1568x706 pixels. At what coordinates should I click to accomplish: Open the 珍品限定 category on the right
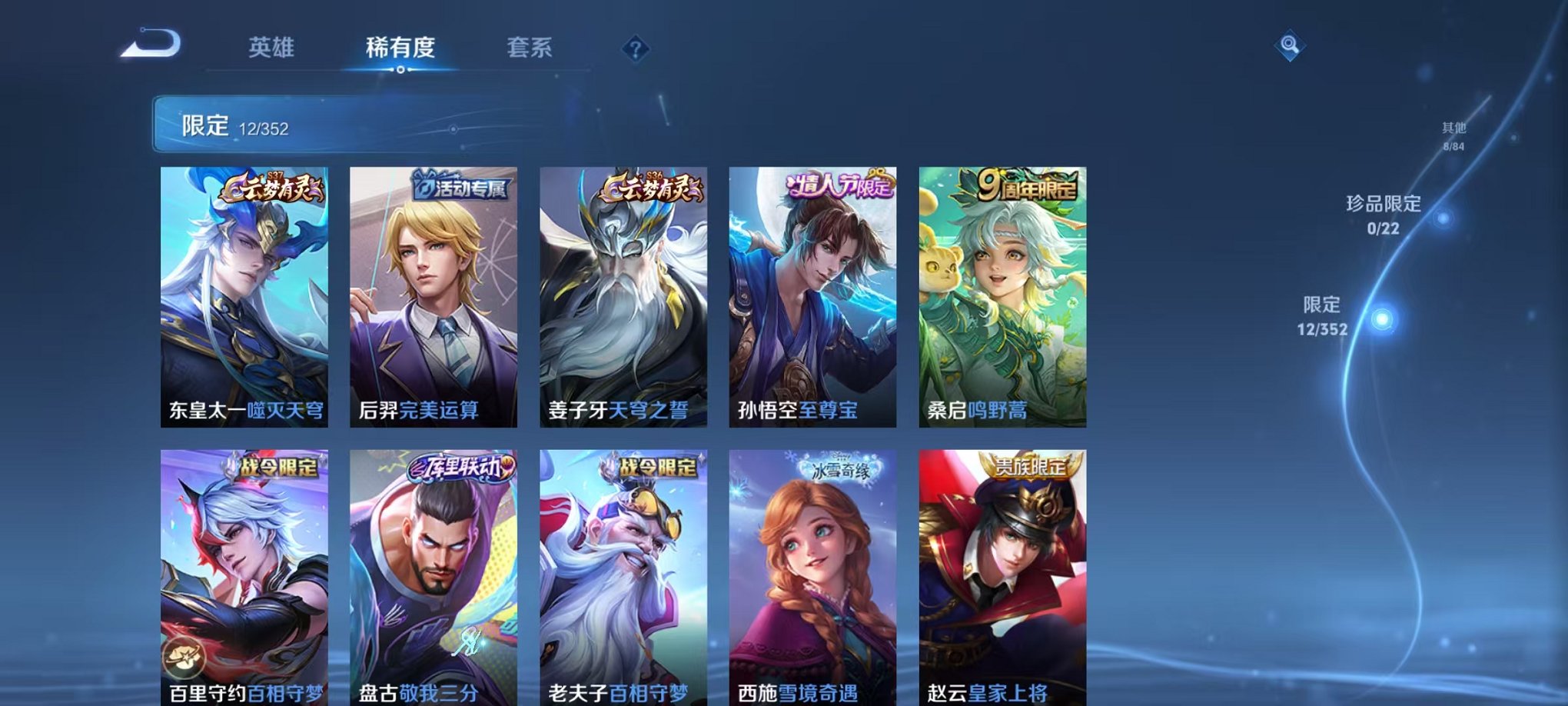click(x=1390, y=213)
